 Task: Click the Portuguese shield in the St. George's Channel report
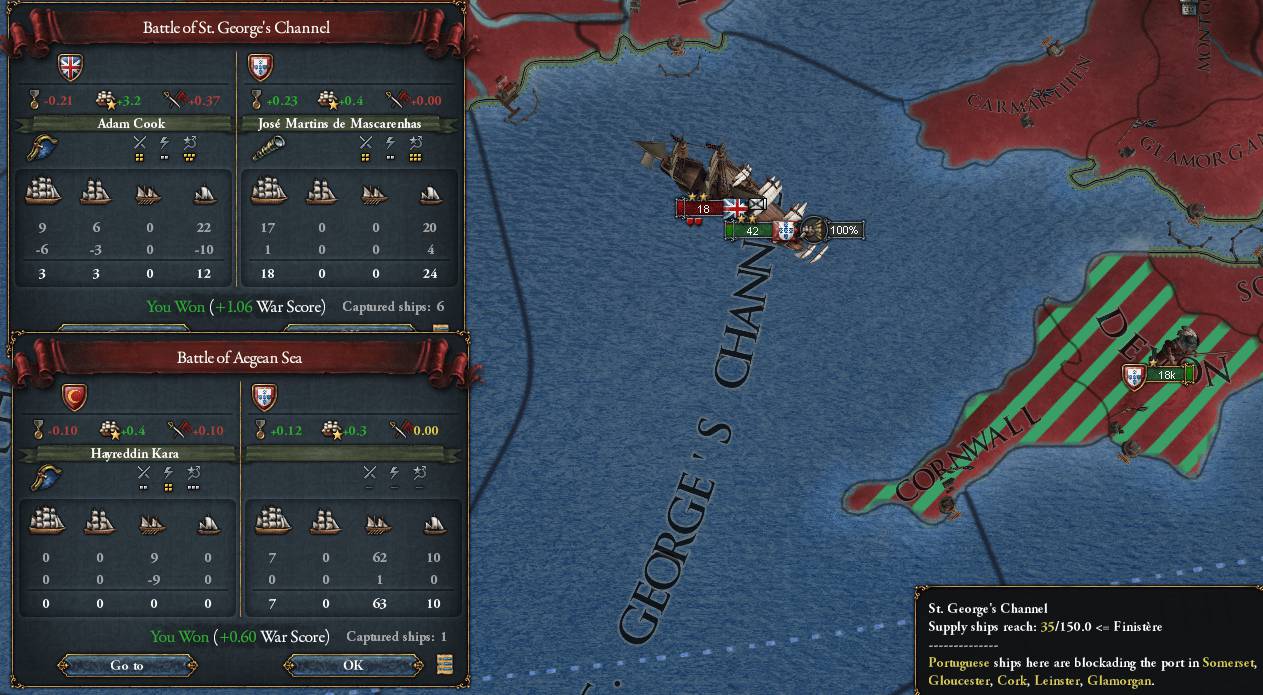click(x=260, y=67)
